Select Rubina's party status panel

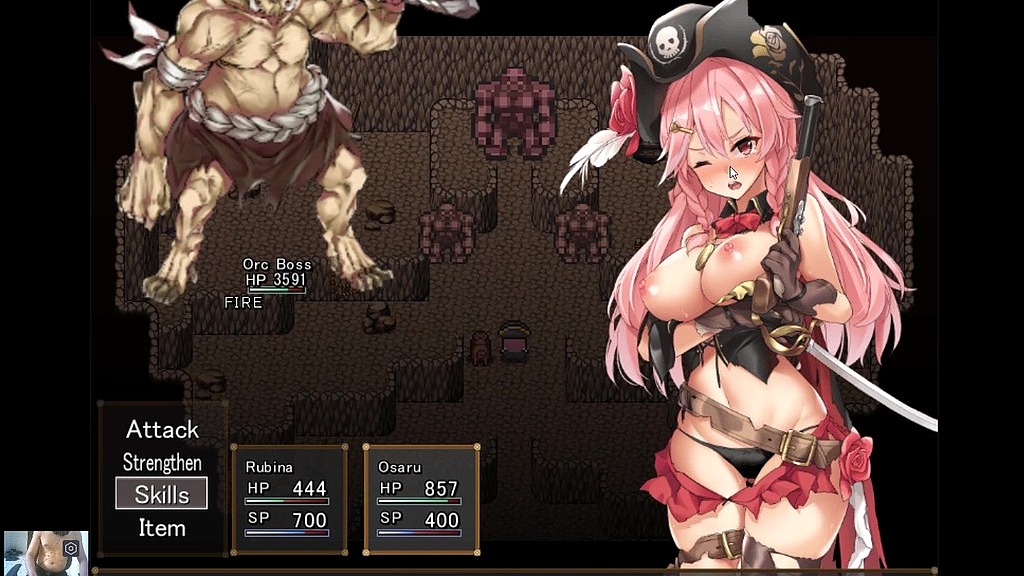[289, 499]
